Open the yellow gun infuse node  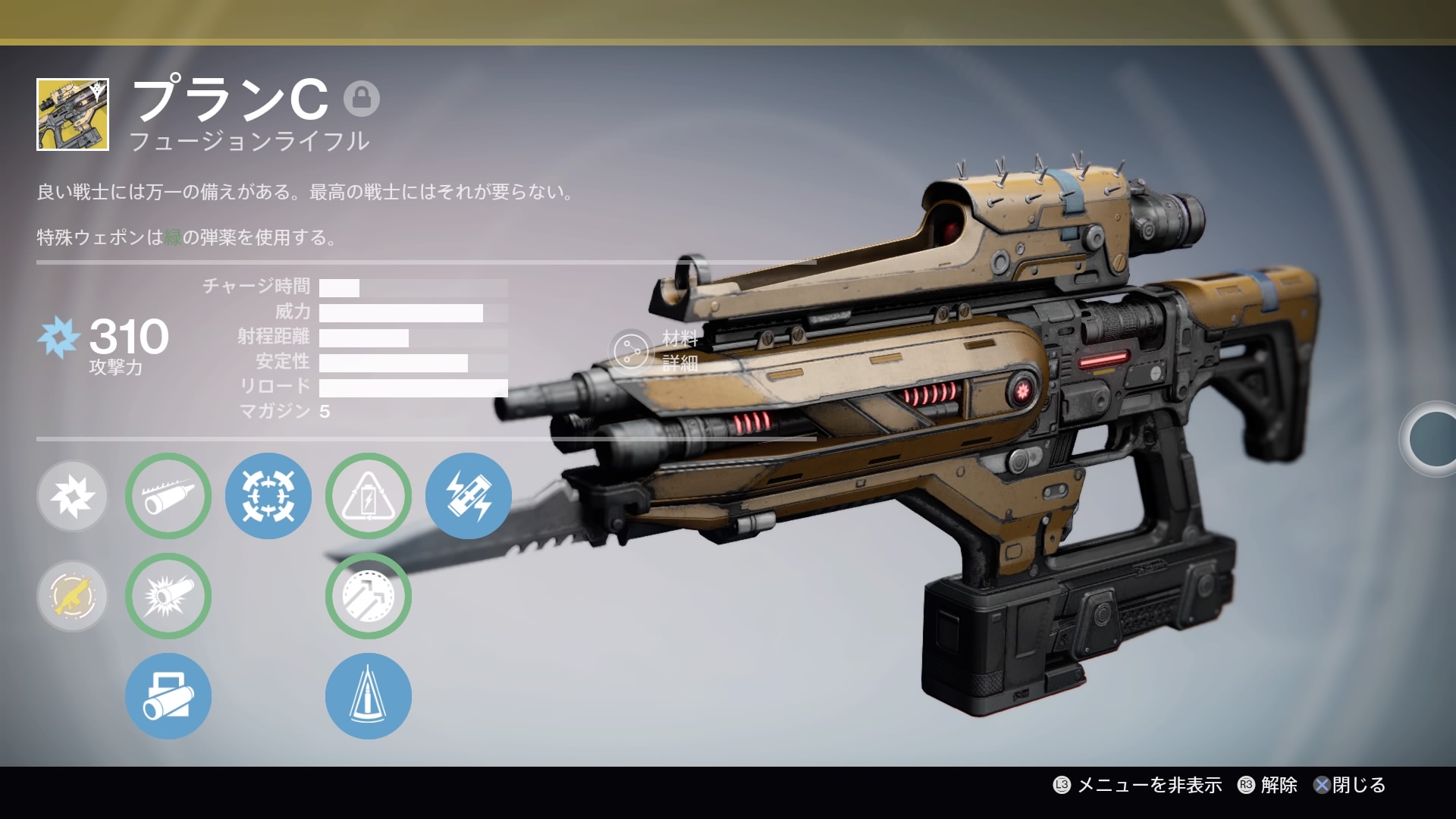tap(72, 596)
